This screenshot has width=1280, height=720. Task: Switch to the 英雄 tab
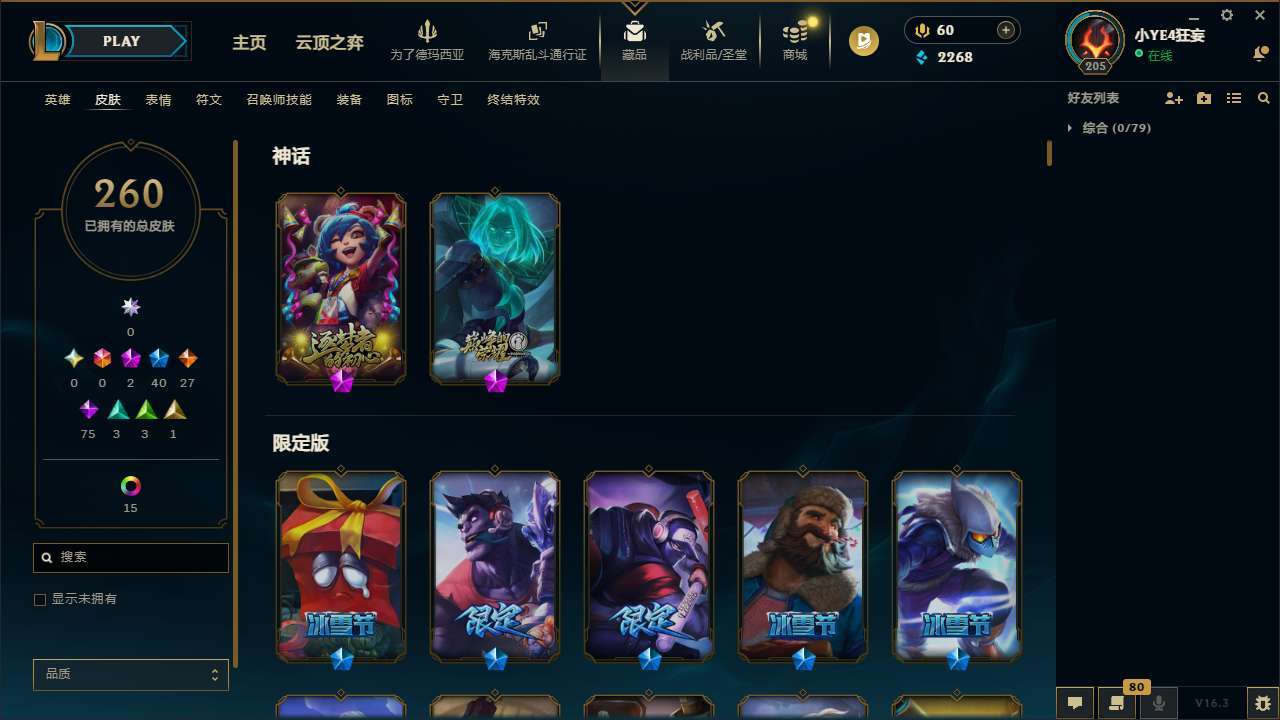tap(57, 100)
